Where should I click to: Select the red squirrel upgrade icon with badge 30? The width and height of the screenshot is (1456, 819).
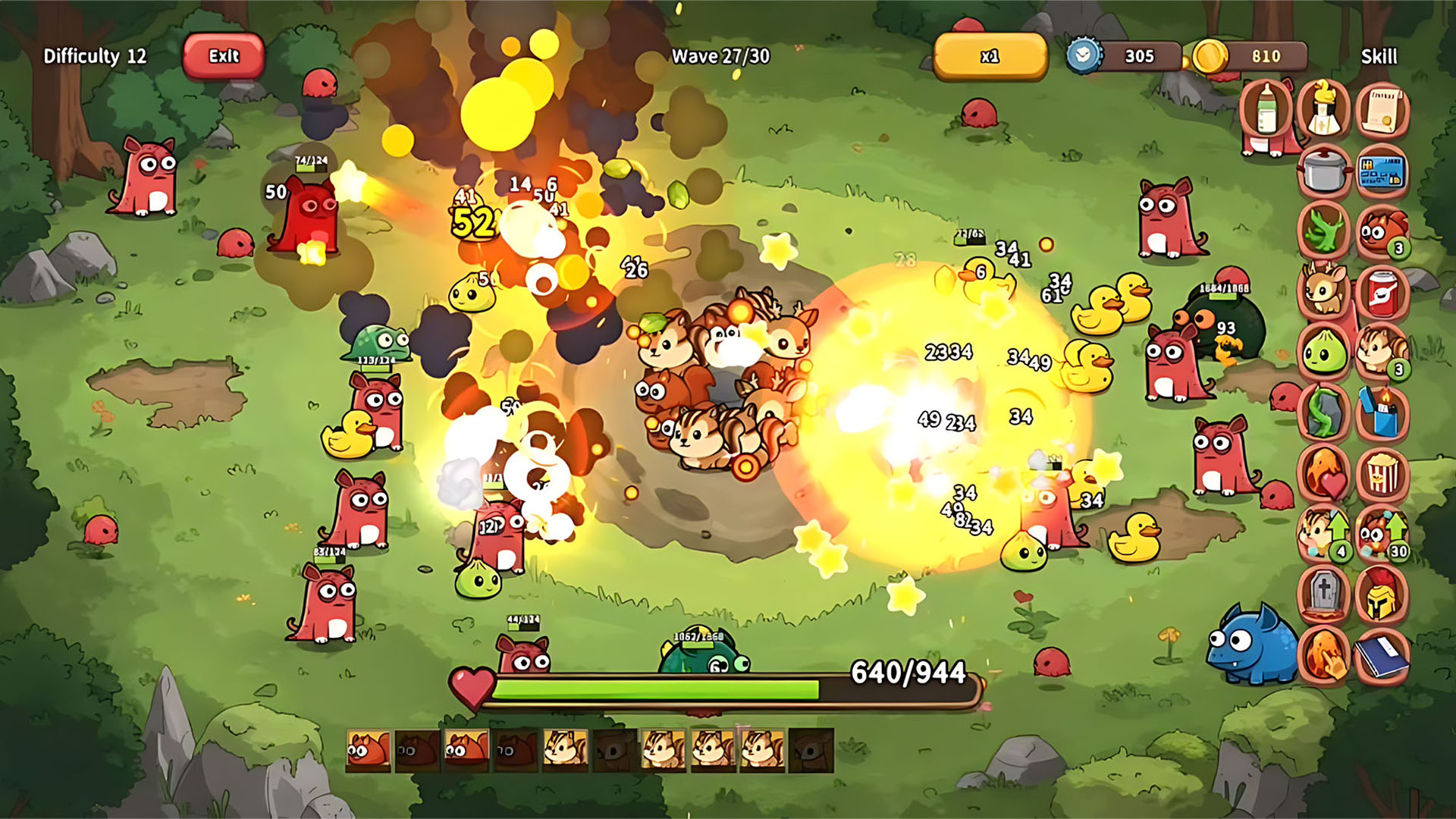pos(1382,533)
